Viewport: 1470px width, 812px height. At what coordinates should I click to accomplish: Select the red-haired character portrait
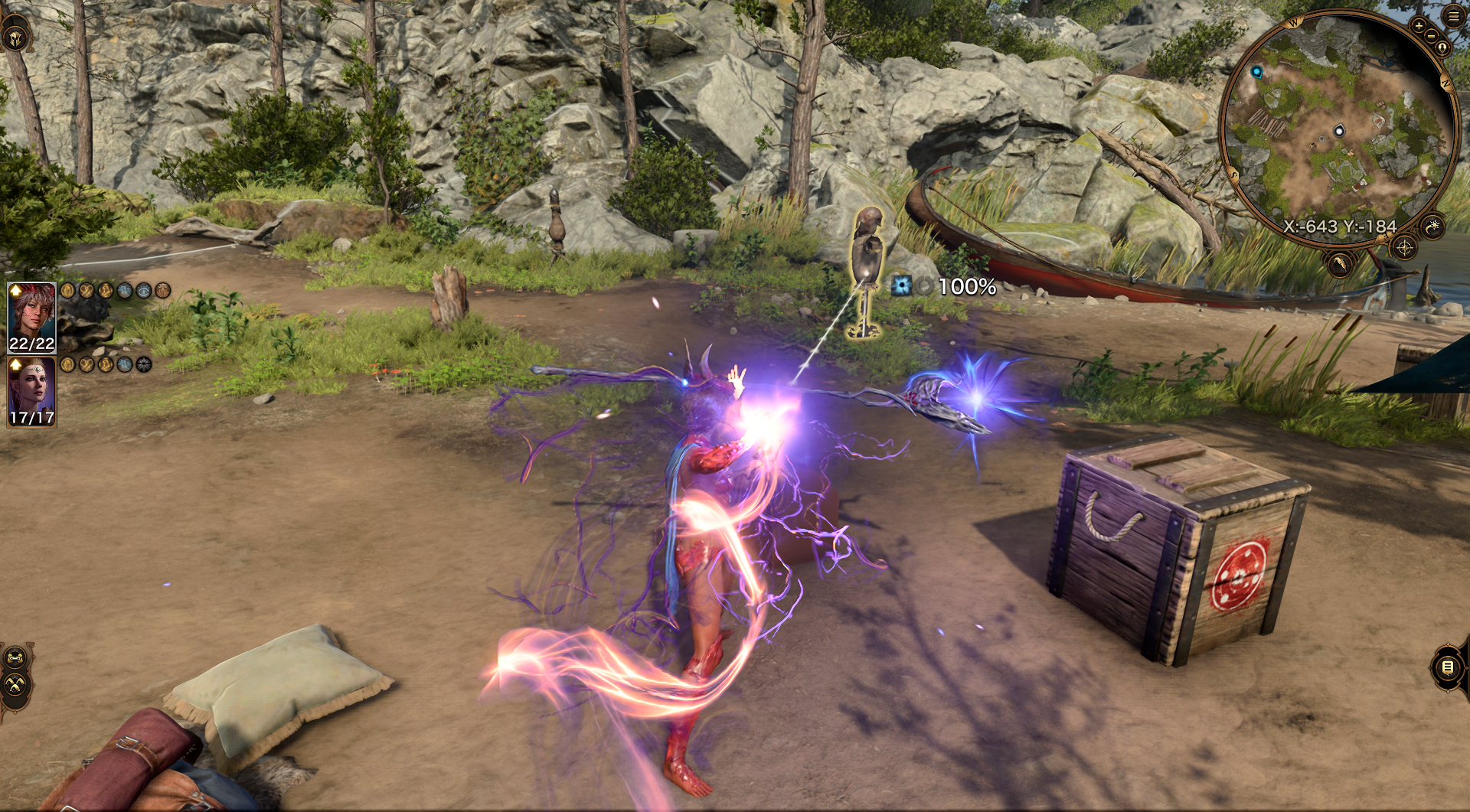tap(31, 317)
